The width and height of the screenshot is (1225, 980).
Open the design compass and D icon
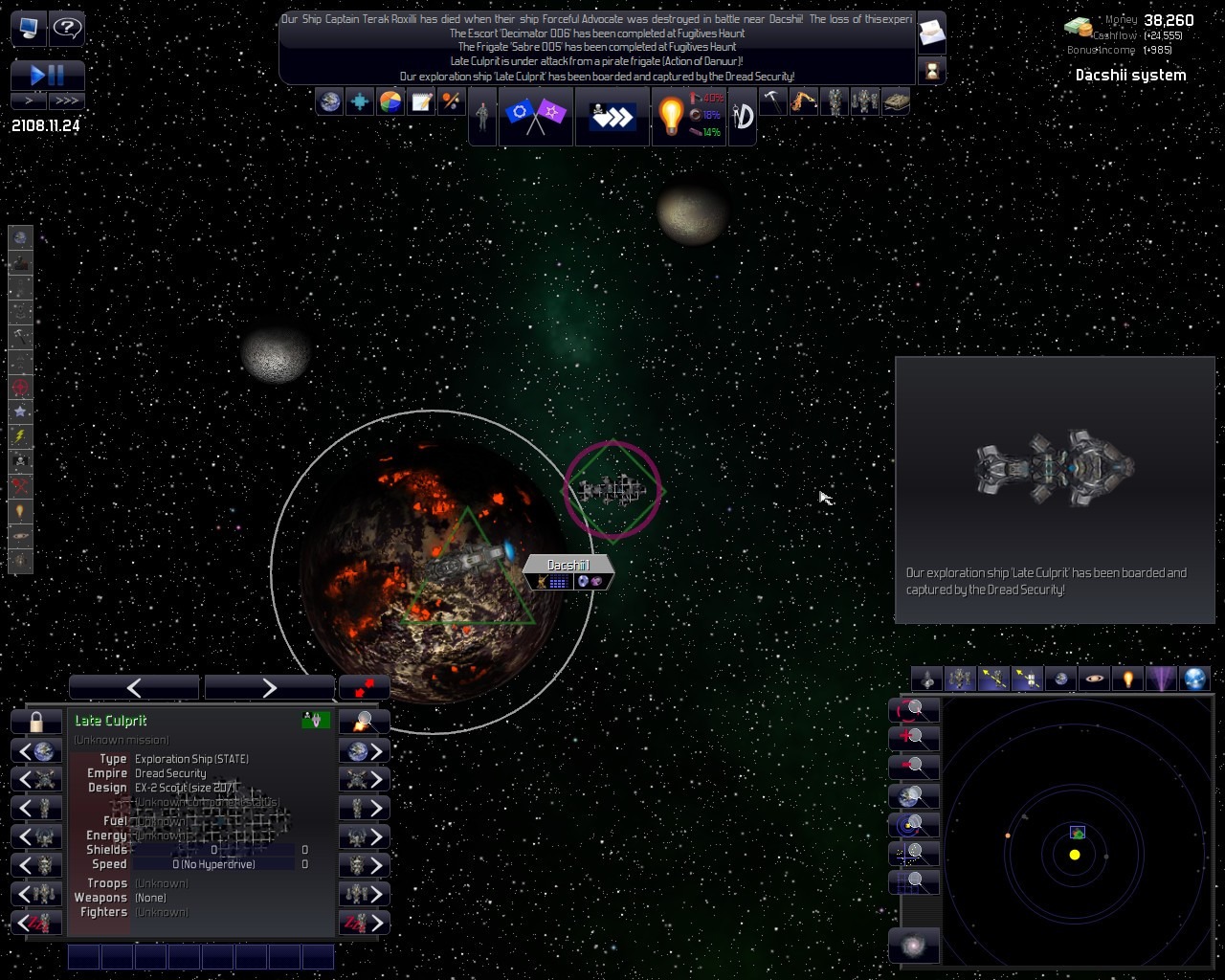coord(743,116)
